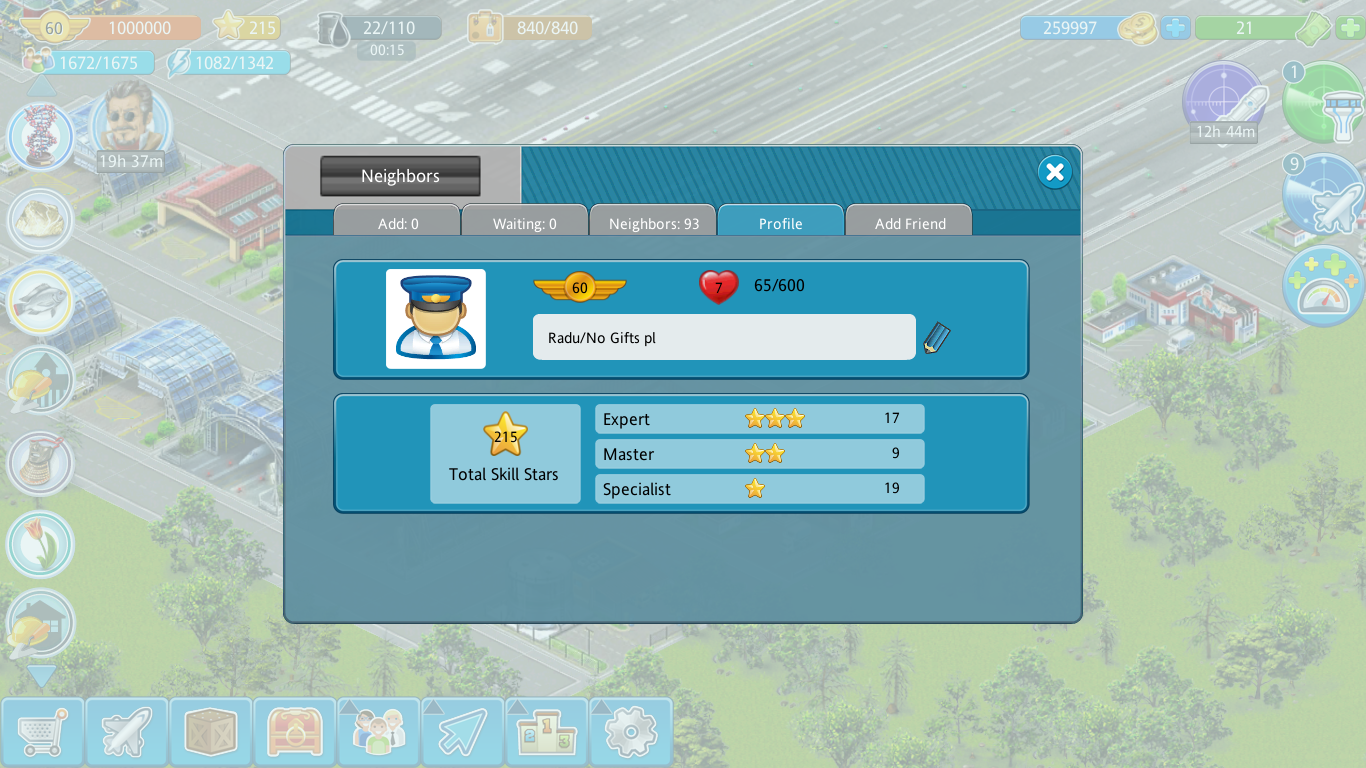Open the gauge bonus icon with plus signs
The image size is (1366, 768).
click(1322, 287)
